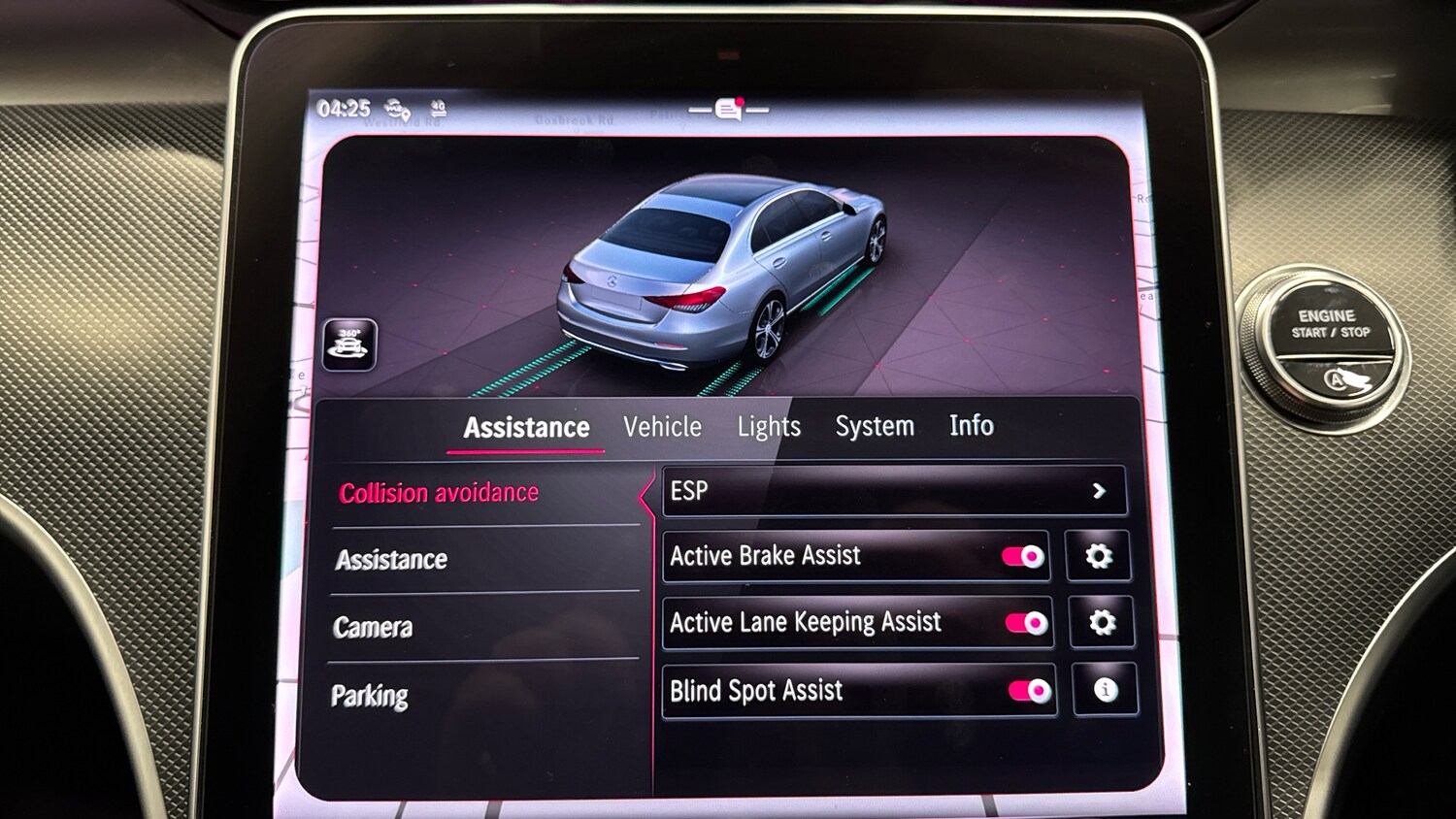
Task: Tap the Blind Spot Assist info icon
Action: pos(1104,691)
